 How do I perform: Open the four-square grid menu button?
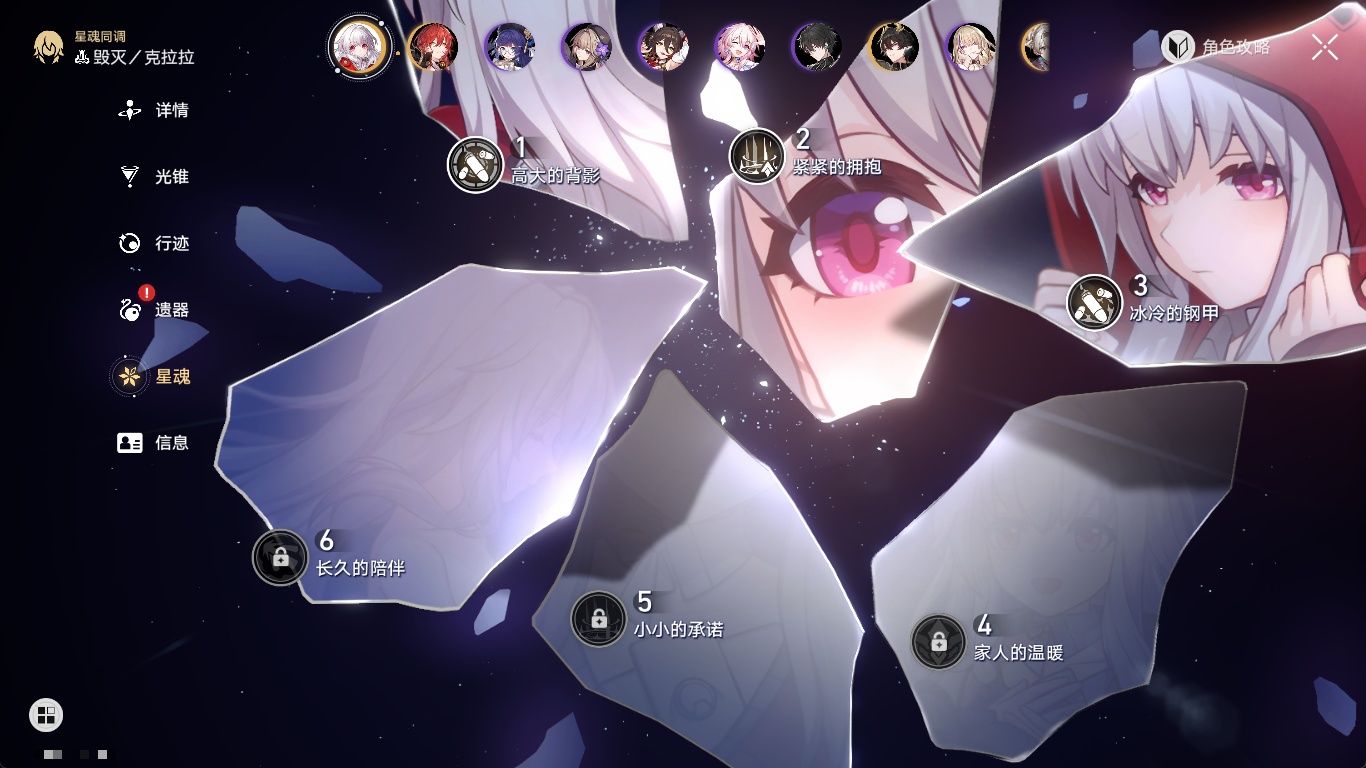click(46, 714)
